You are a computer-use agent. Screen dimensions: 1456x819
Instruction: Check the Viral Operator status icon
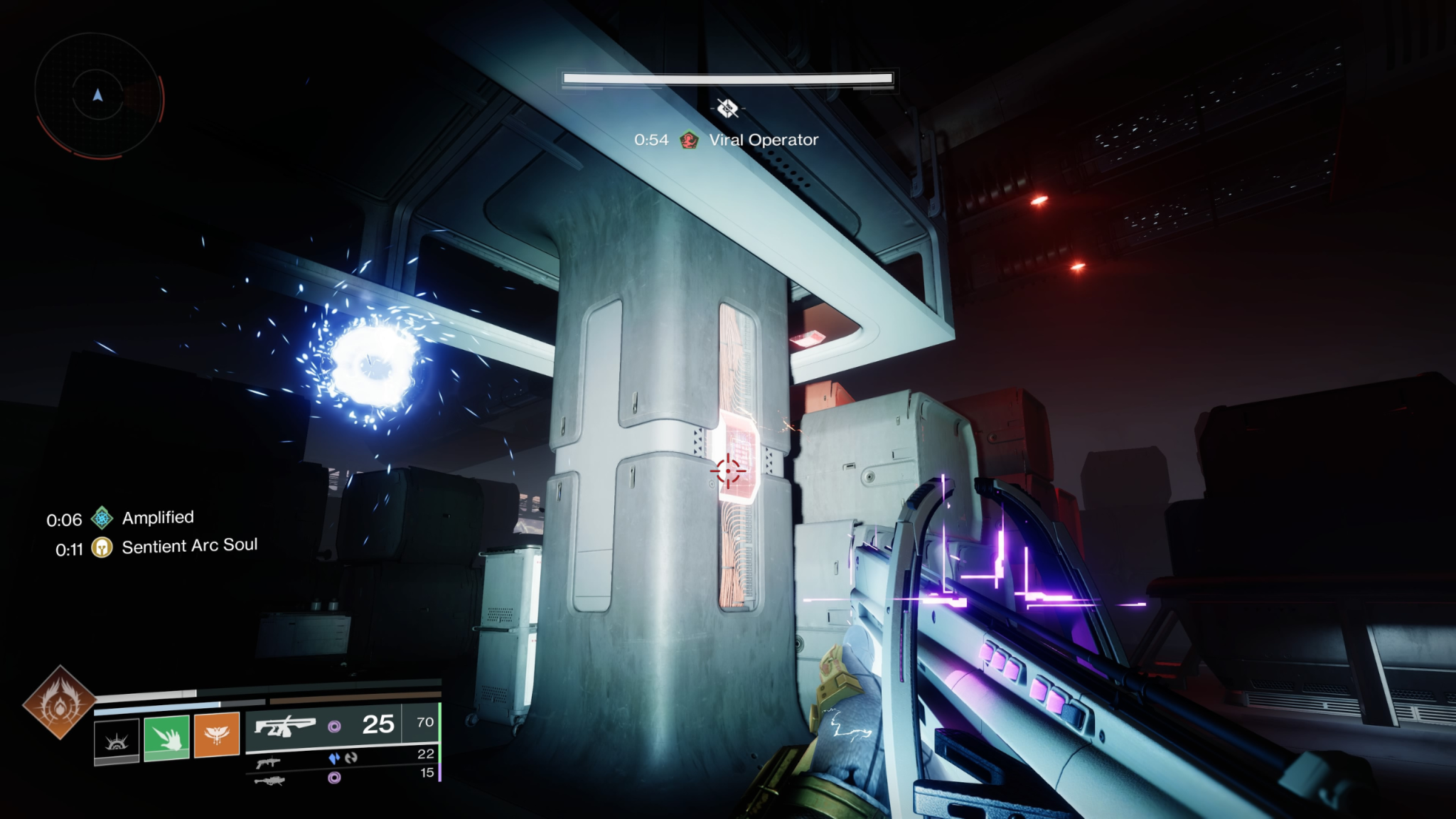688,140
